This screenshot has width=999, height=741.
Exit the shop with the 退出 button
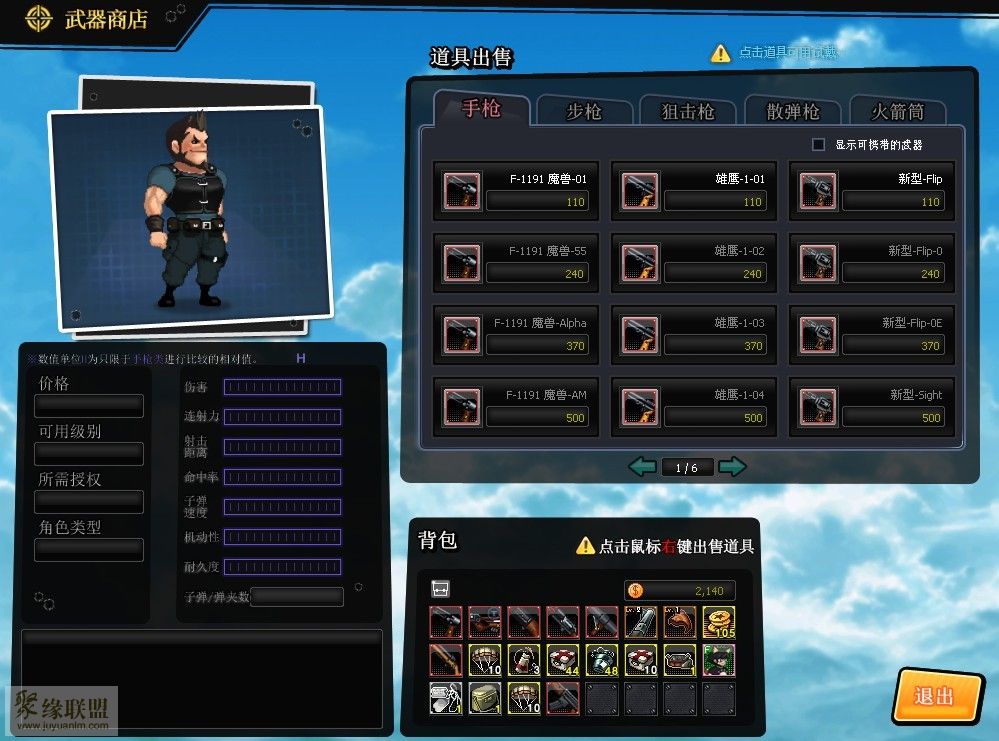935,696
